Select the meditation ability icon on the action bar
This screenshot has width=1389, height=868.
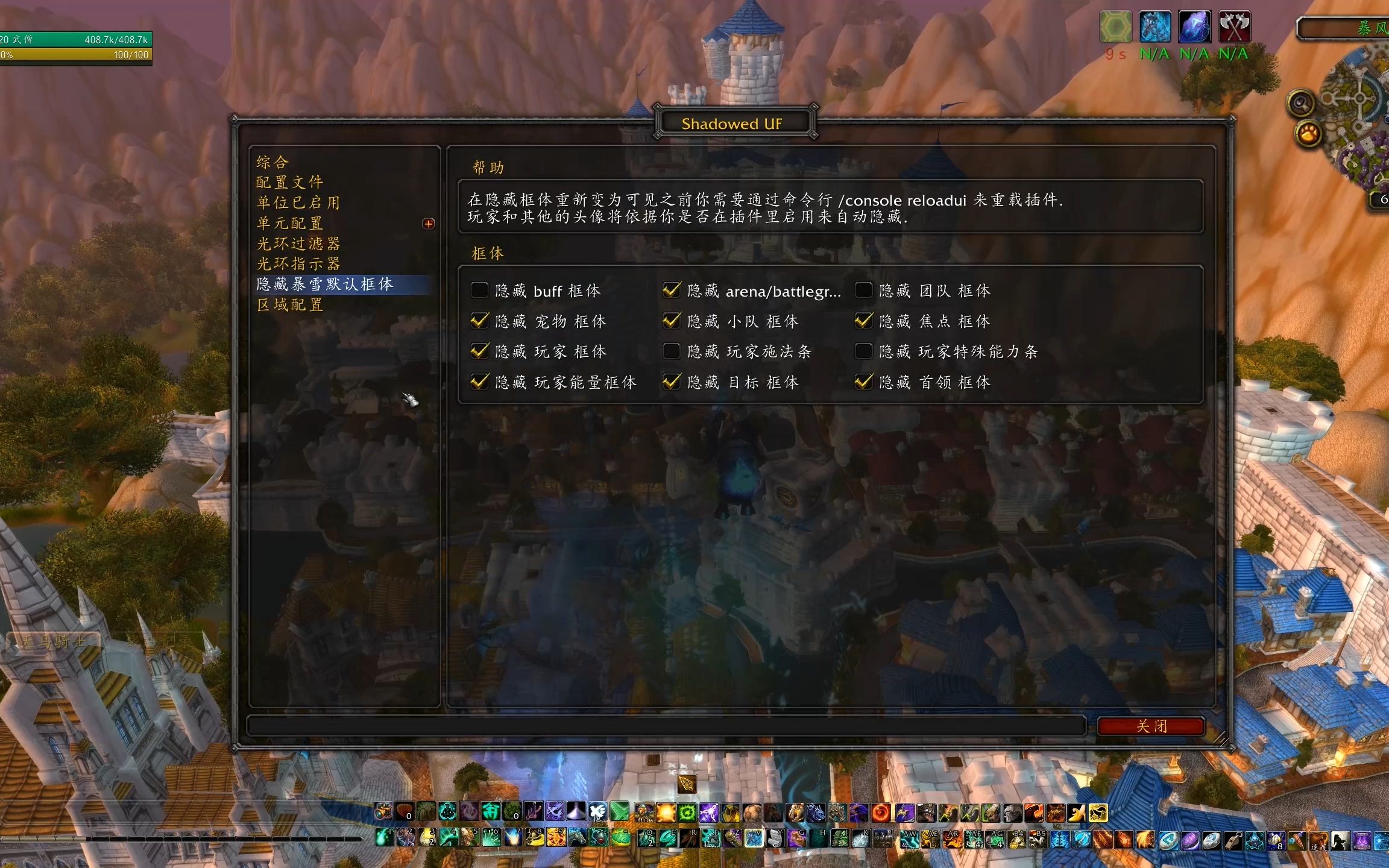(x=447, y=811)
